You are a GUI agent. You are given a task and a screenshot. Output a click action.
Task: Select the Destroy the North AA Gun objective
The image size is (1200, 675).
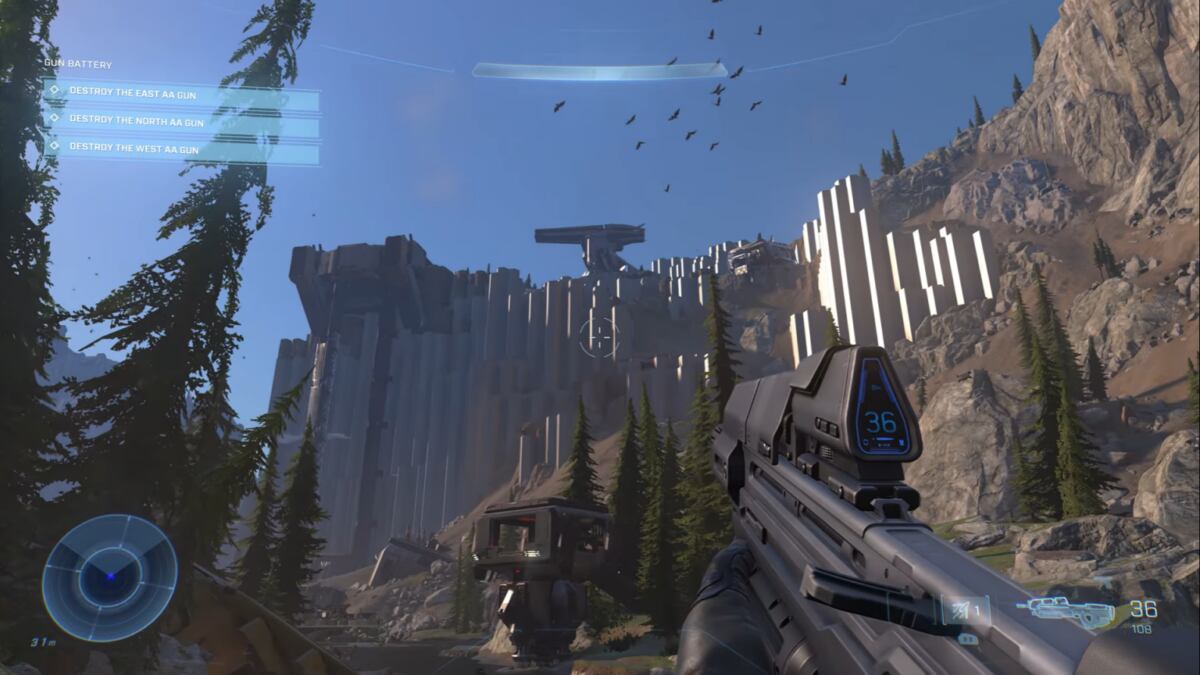pyautogui.click(x=181, y=122)
